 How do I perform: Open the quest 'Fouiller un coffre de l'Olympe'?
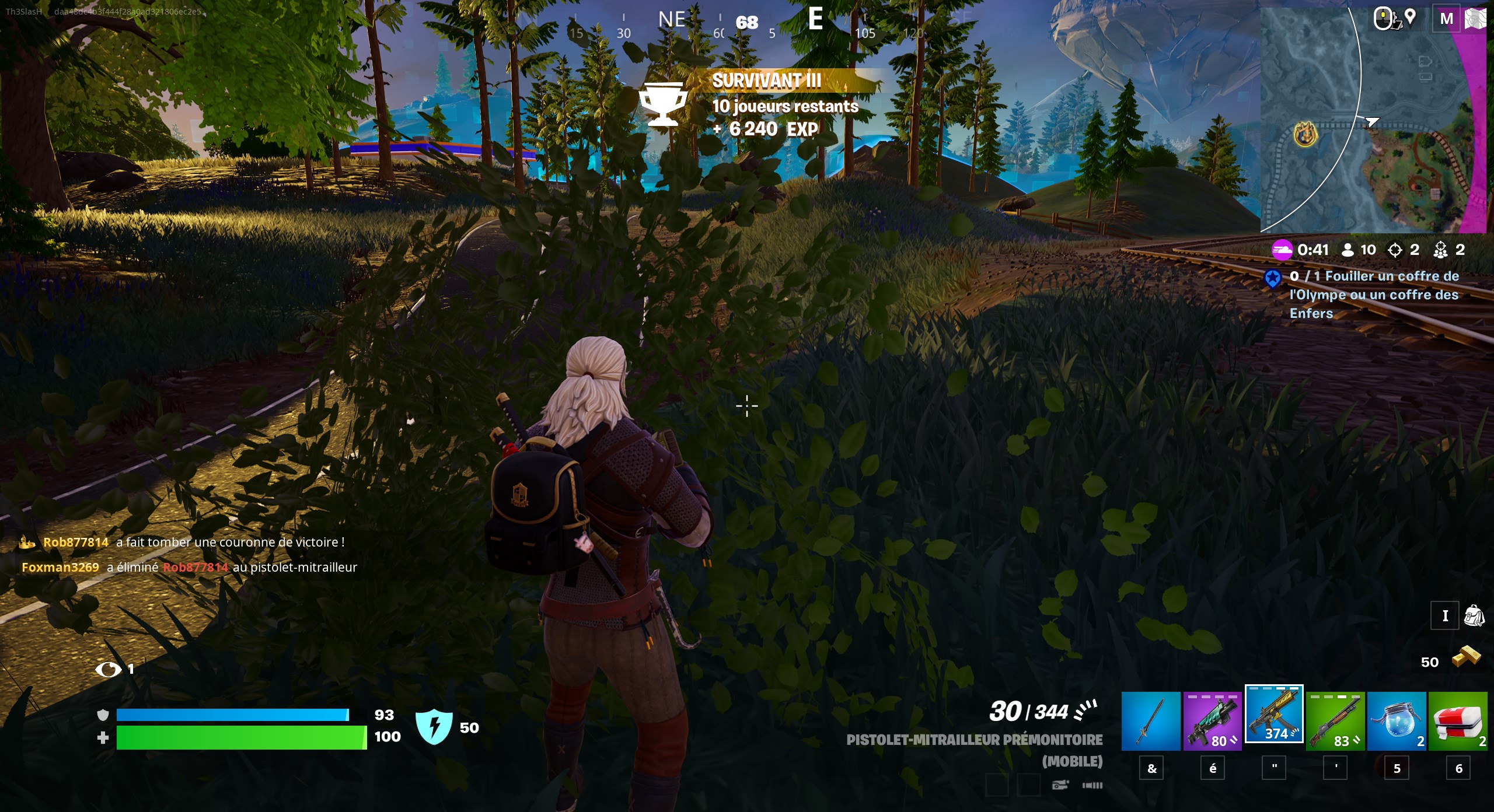point(1371,295)
